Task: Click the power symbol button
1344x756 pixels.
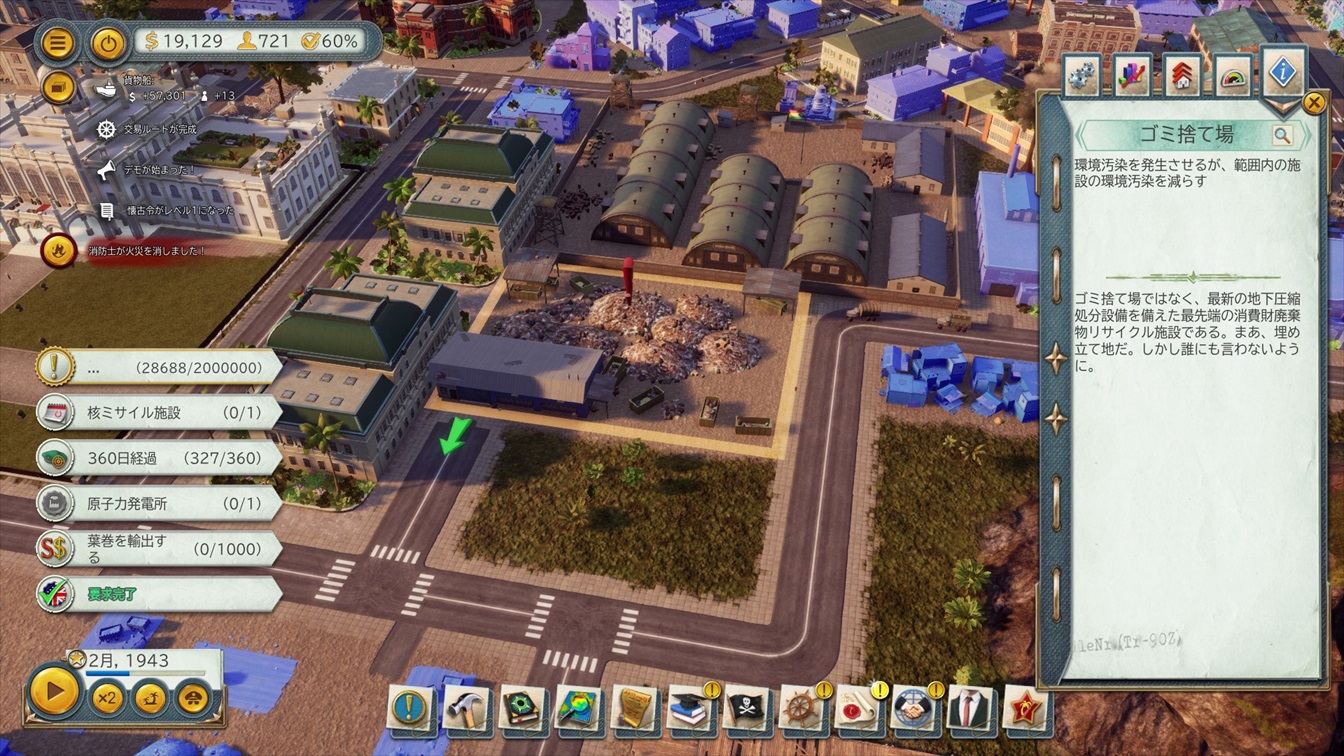Action: pyautogui.click(x=109, y=44)
